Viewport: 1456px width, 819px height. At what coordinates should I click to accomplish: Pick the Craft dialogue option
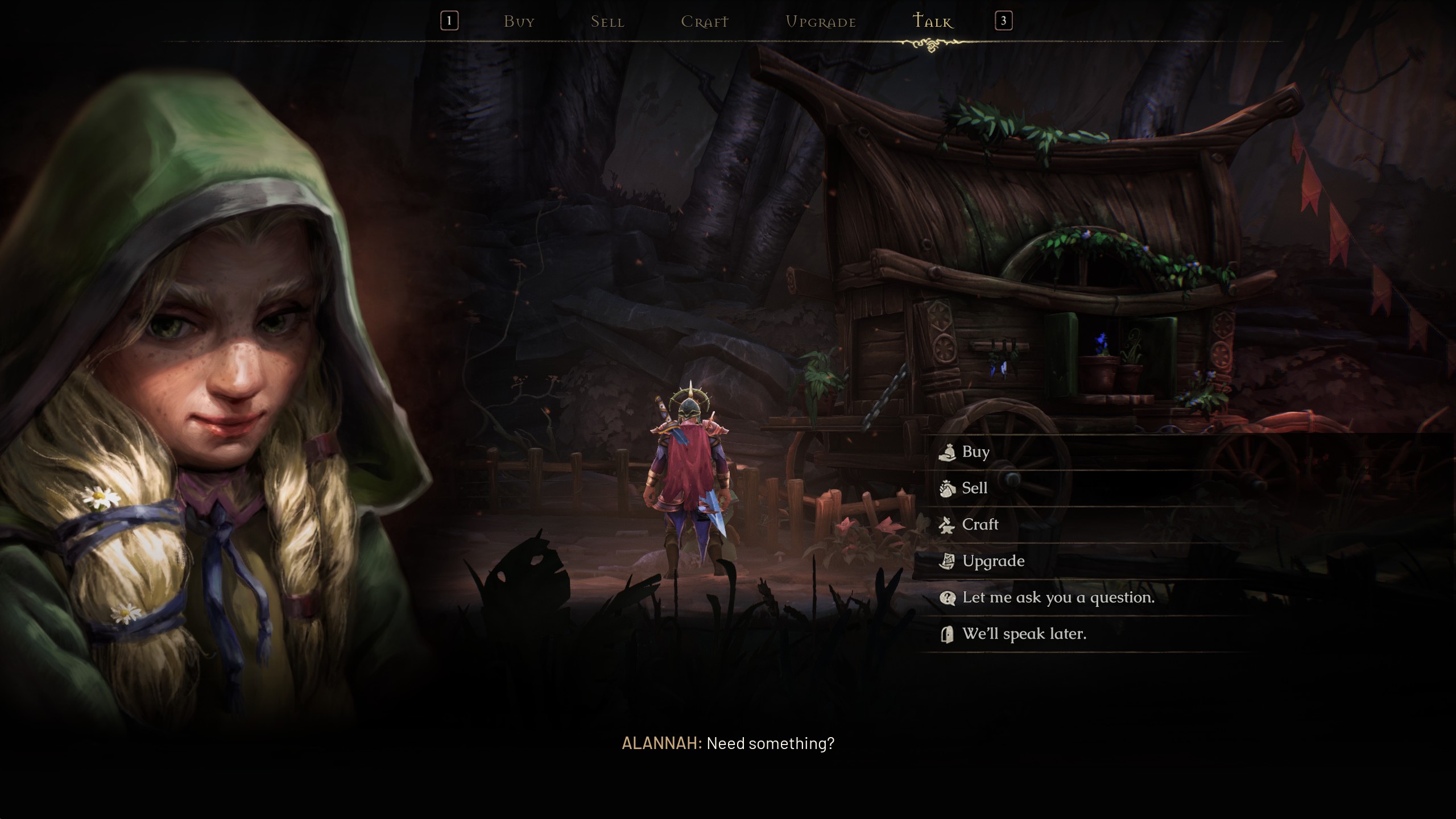tap(979, 524)
